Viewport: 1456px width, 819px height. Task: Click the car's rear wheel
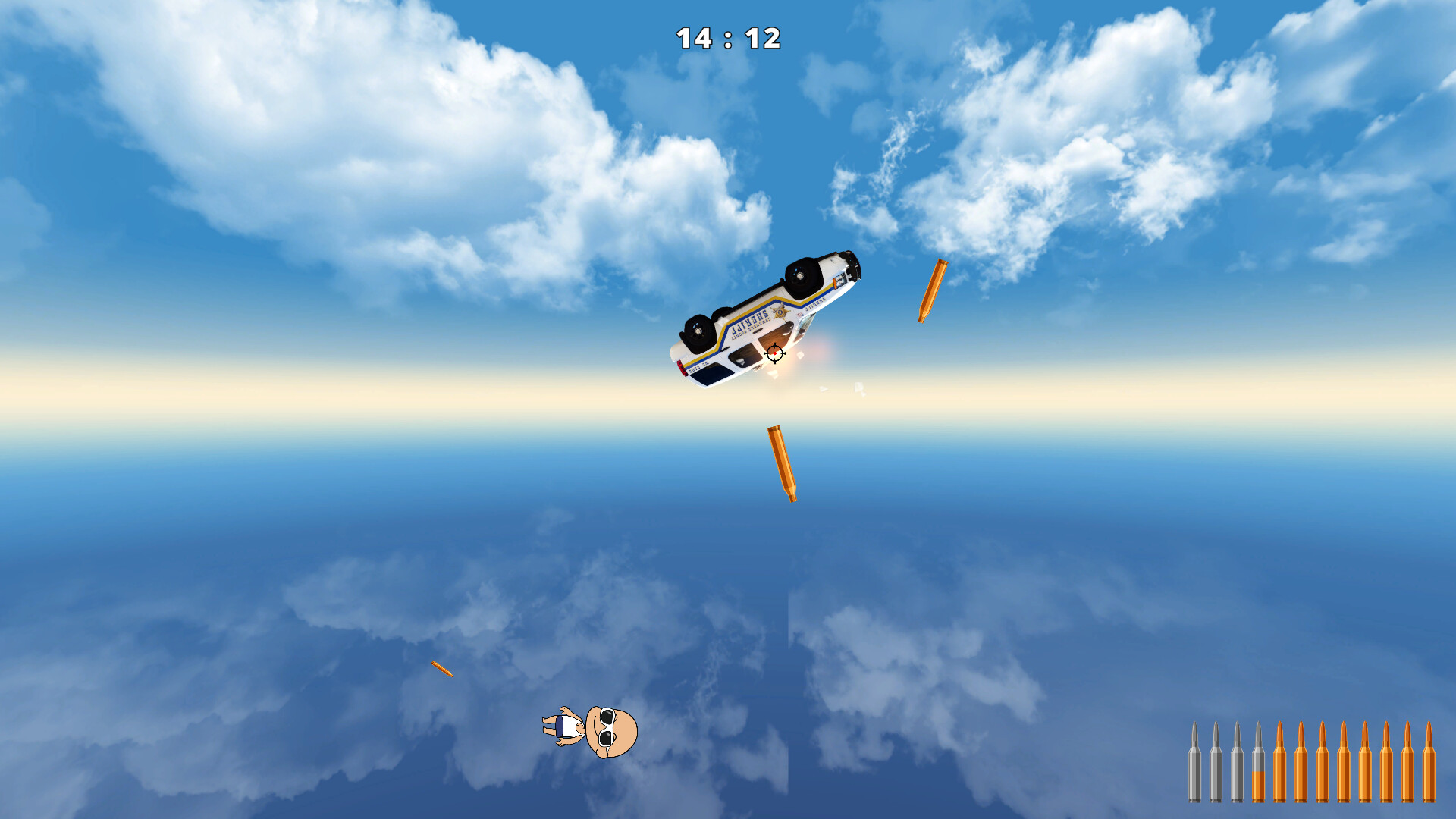(697, 331)
